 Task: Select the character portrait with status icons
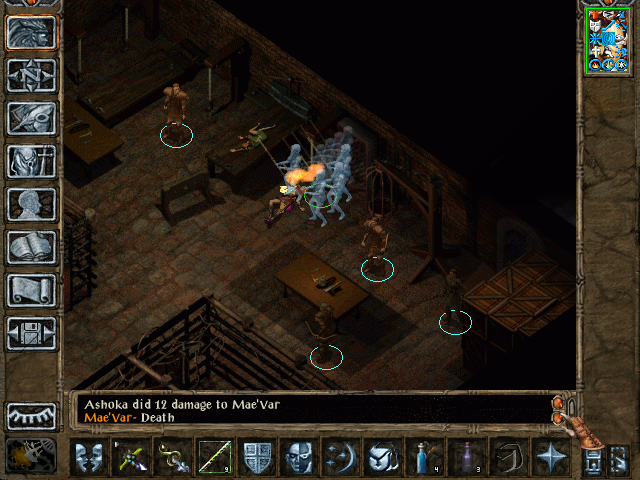[x=608, y=41]
